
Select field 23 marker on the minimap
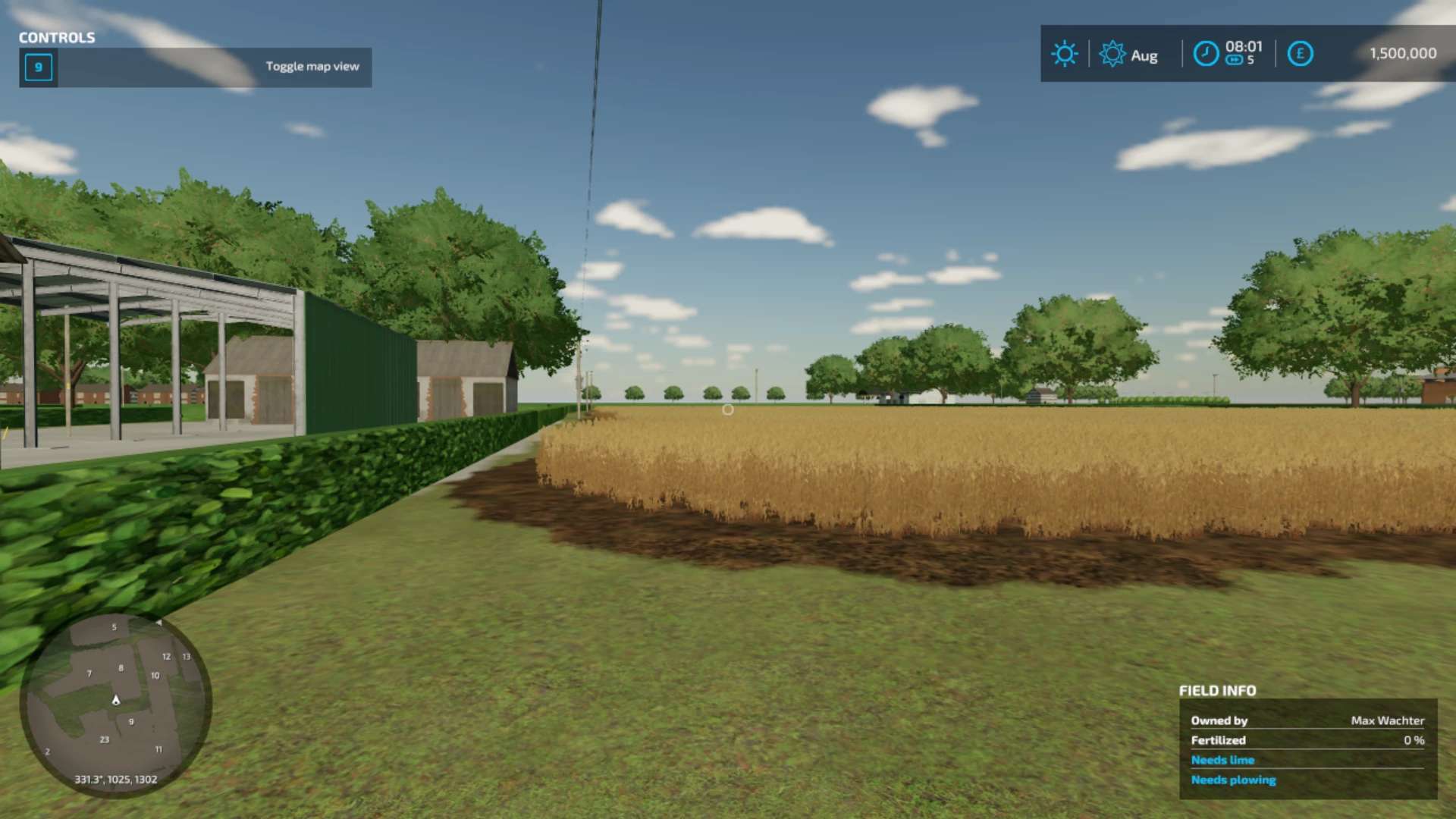(105, 739)
